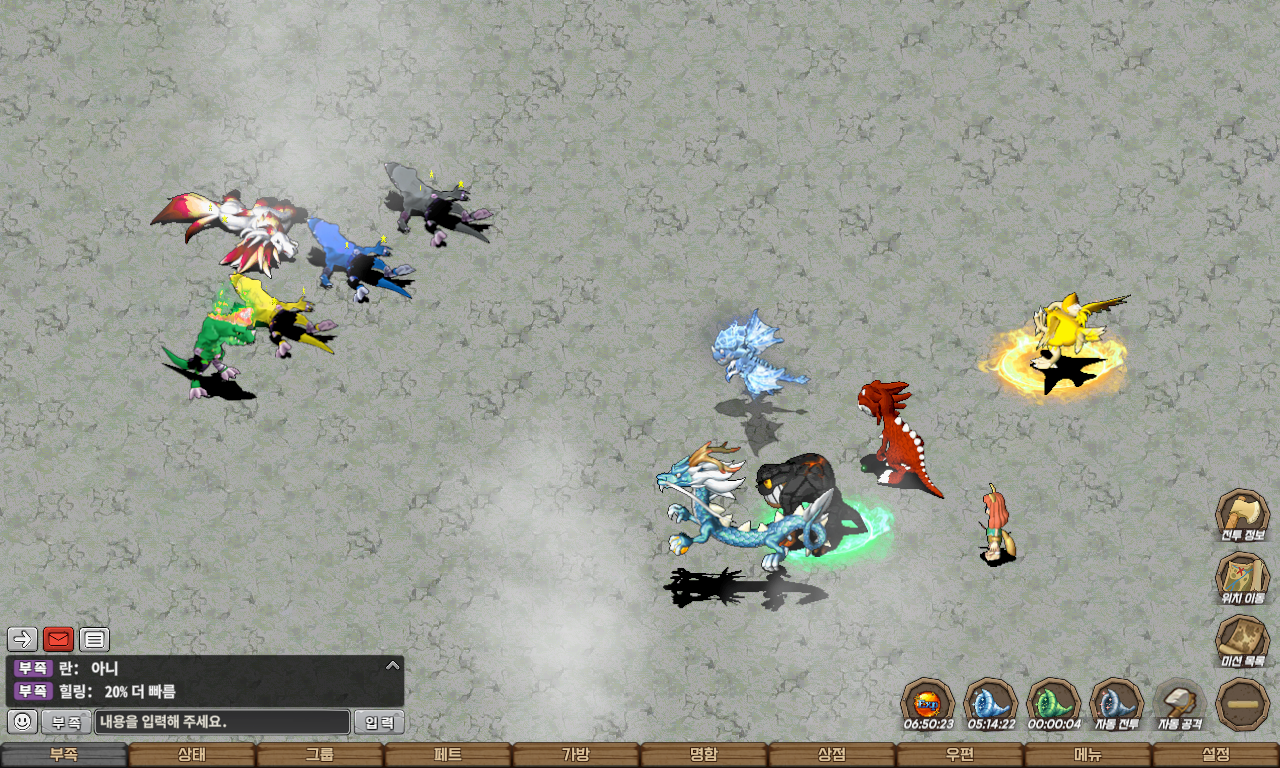Expand the chat log with the chevron
The height and width of the screenshot is (768, 1280).
click(x=393, y=665)
